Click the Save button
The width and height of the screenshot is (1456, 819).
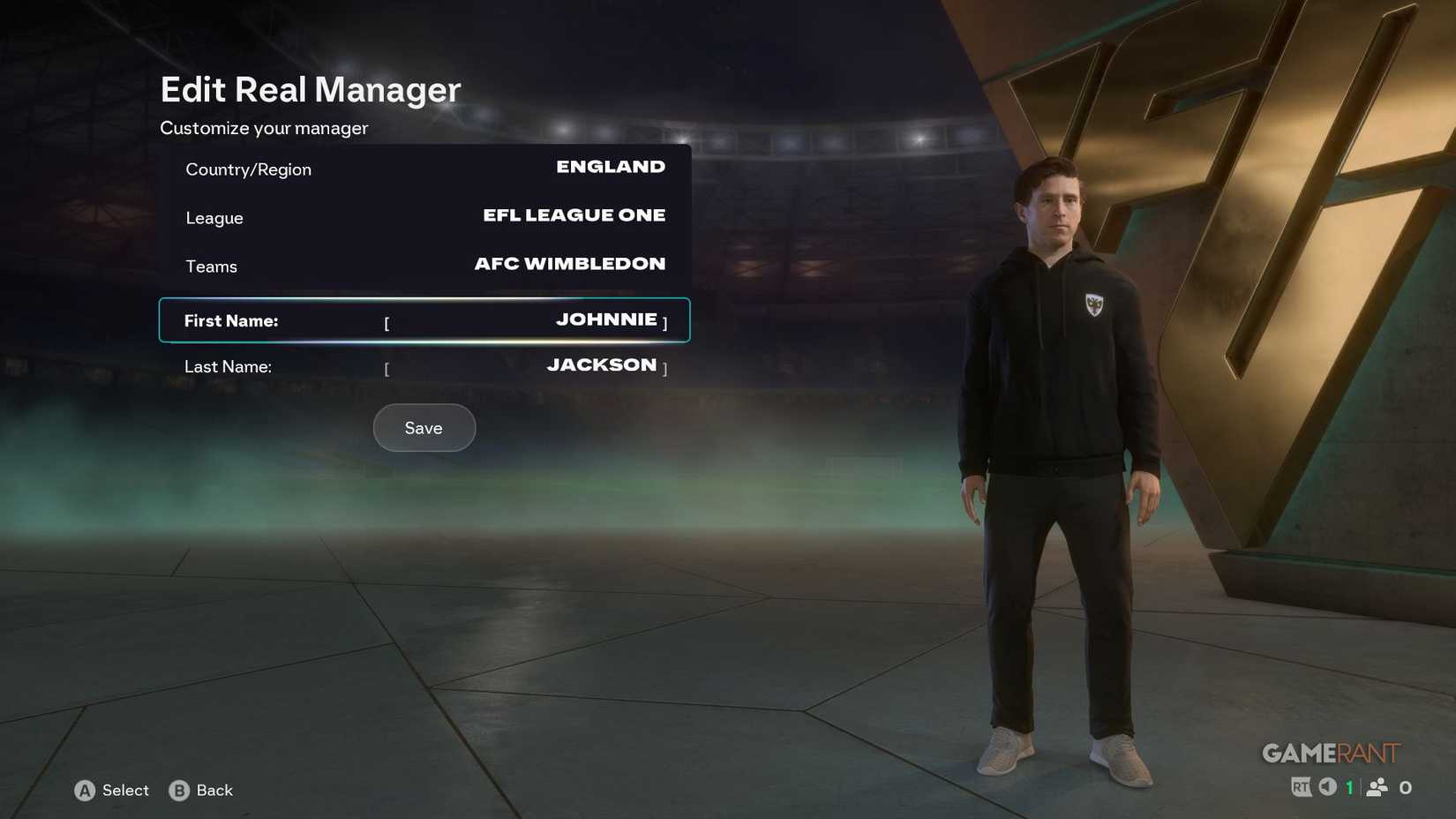tap(424, 428)
